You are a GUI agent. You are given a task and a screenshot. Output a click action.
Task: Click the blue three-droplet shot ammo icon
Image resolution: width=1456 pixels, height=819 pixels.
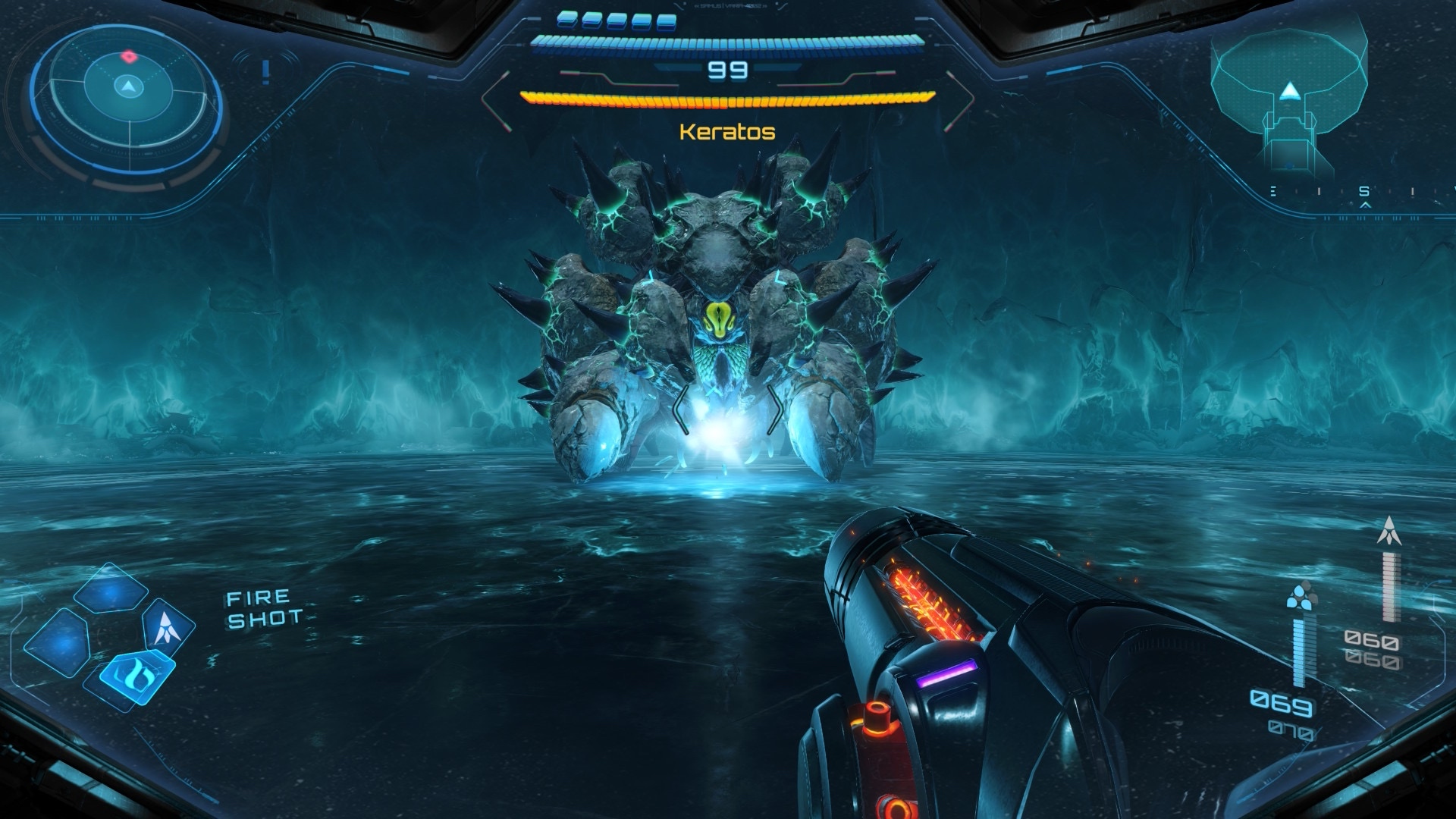(x=1301, y=596)
